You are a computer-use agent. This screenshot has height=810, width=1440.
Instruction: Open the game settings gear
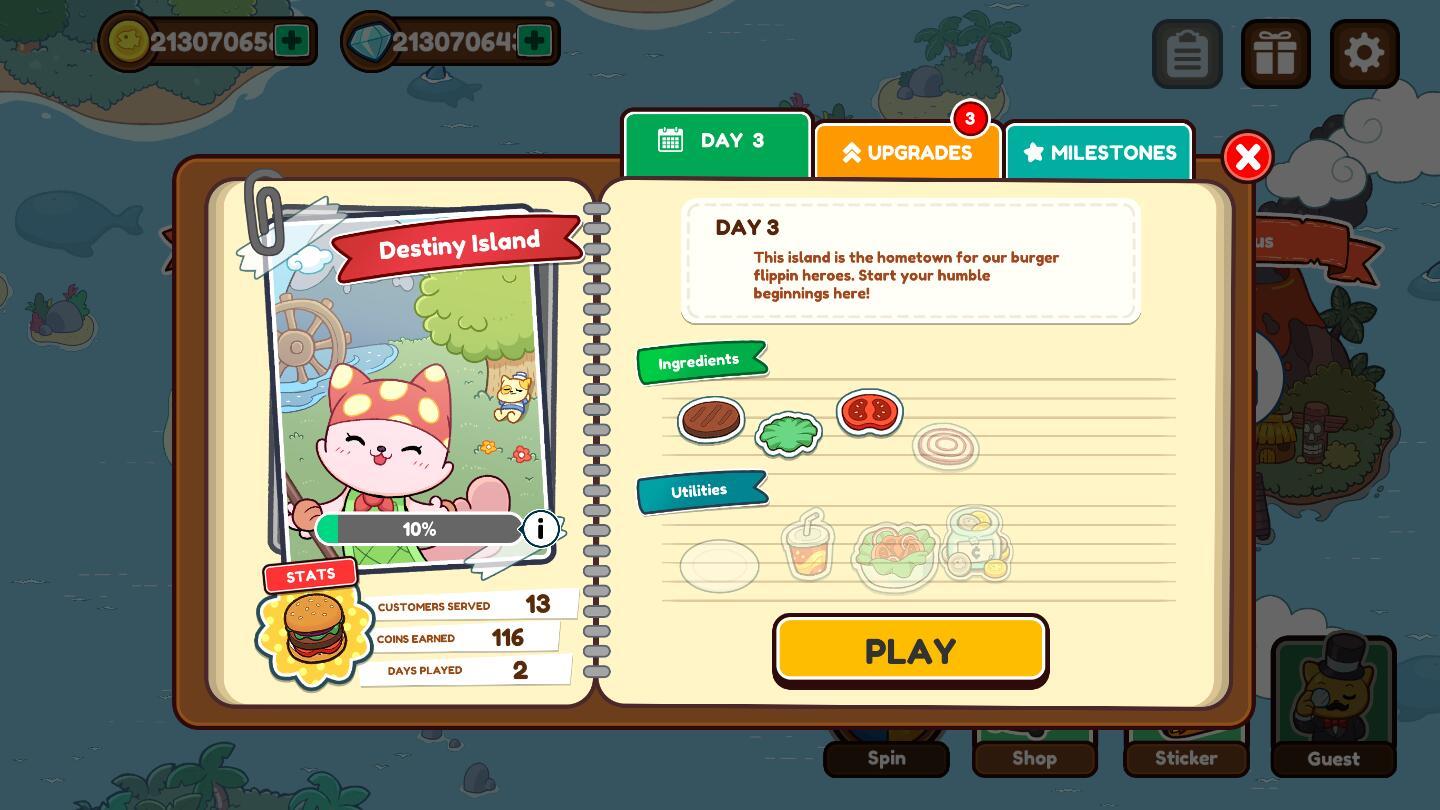click(1364, 54)
